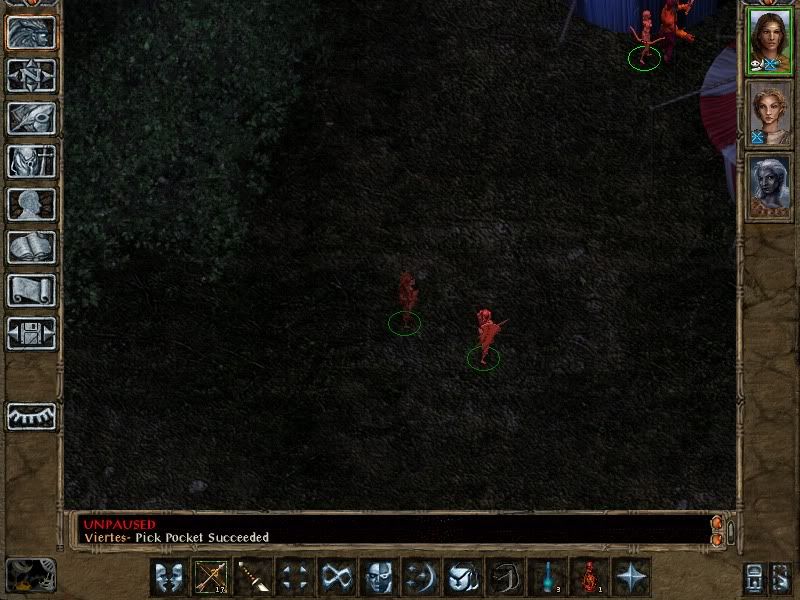Open the inventory screen button
Screen dimensions: 800x600
31,161
